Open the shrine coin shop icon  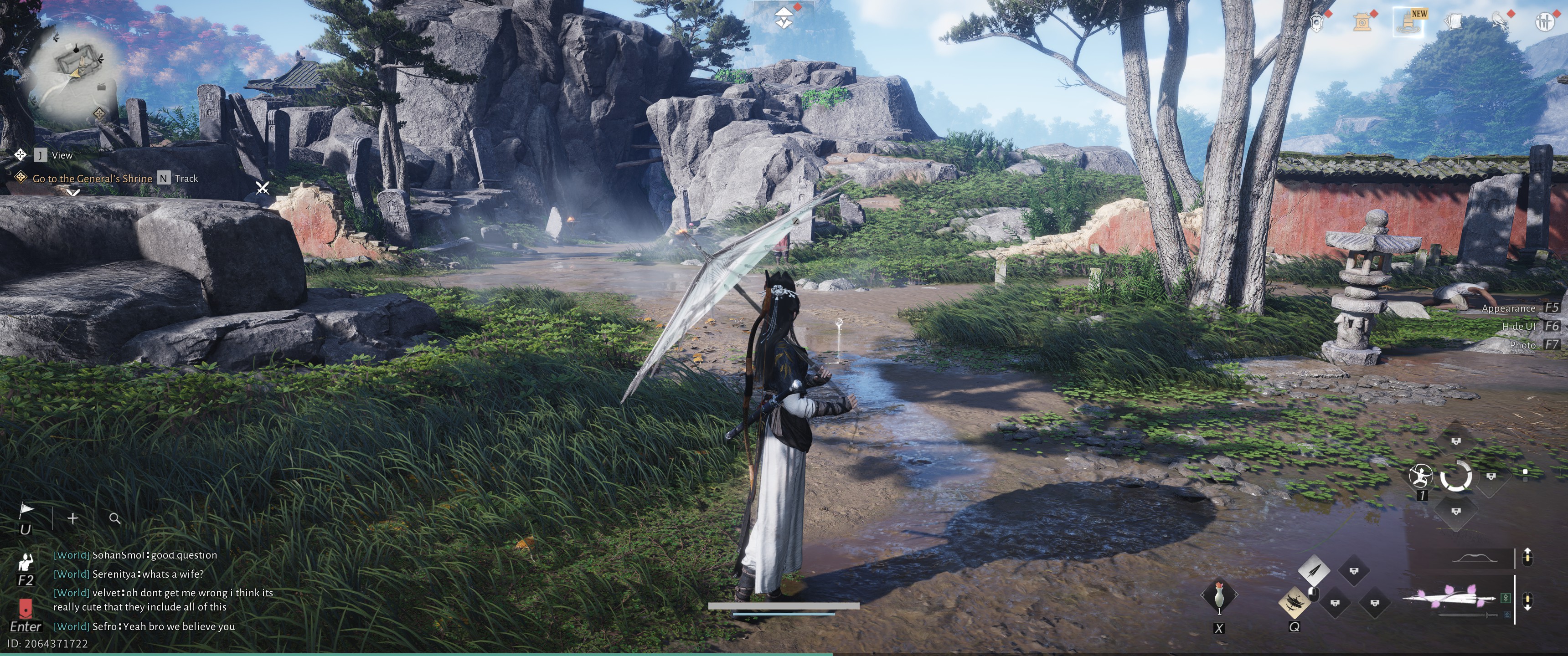click(x=1362, y=22)
